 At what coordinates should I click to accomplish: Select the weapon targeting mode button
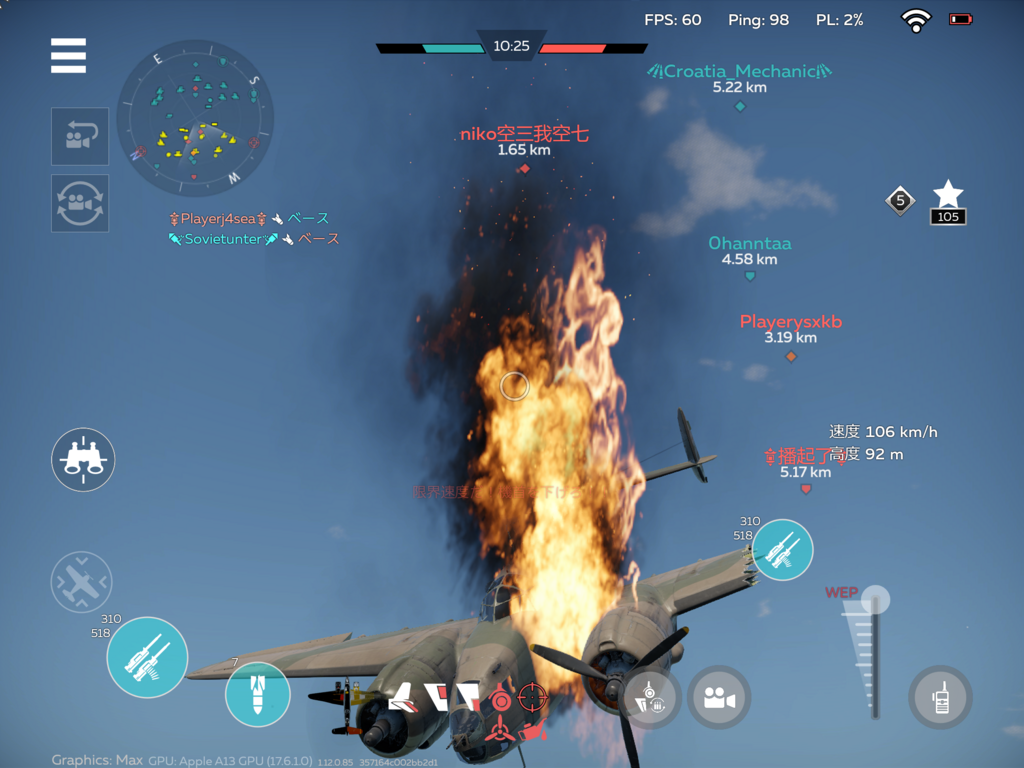pyautogui.click(x=651, y=697)
